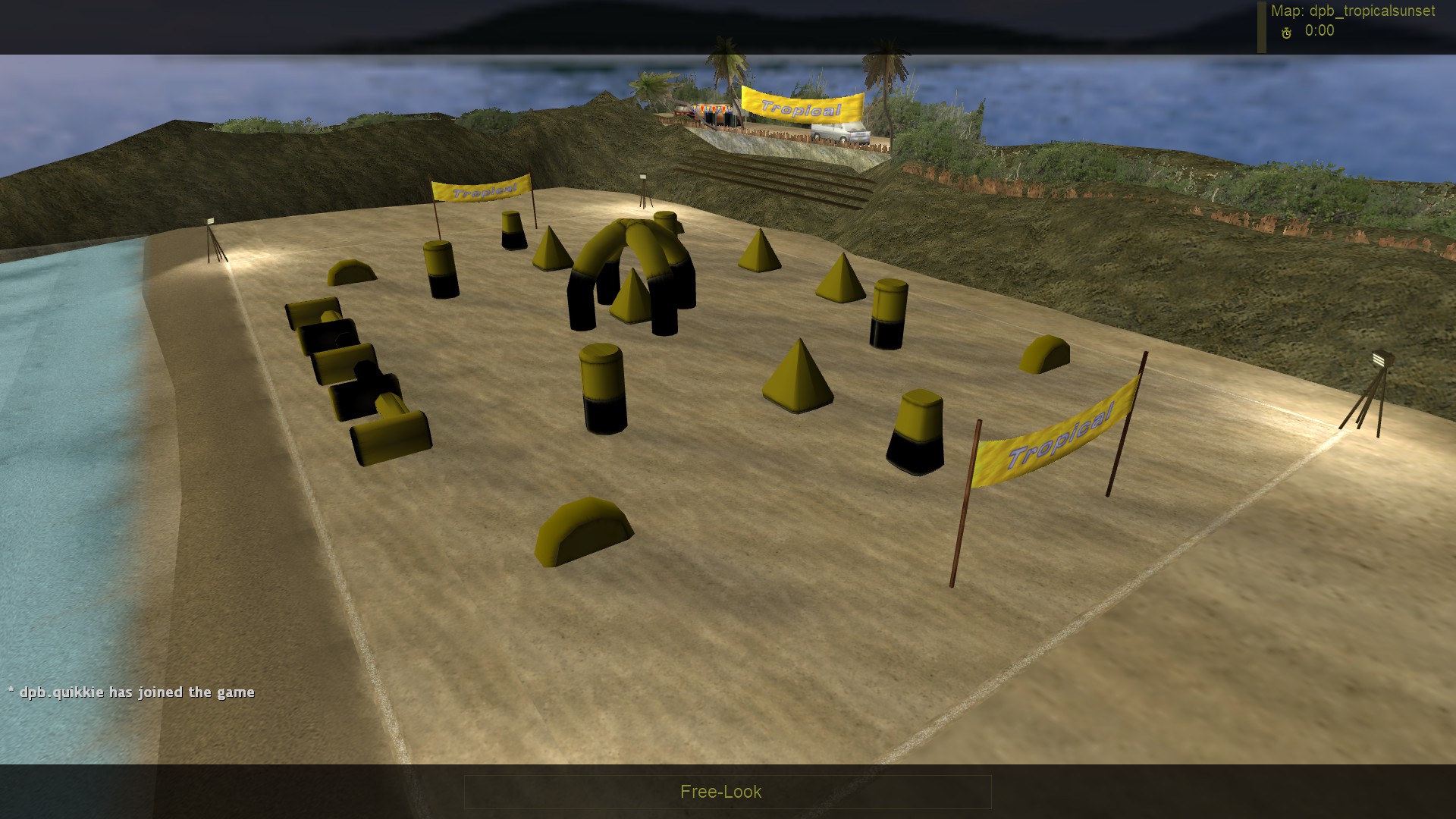Click the small dome bunker in the foreground

tap(584, 531)
